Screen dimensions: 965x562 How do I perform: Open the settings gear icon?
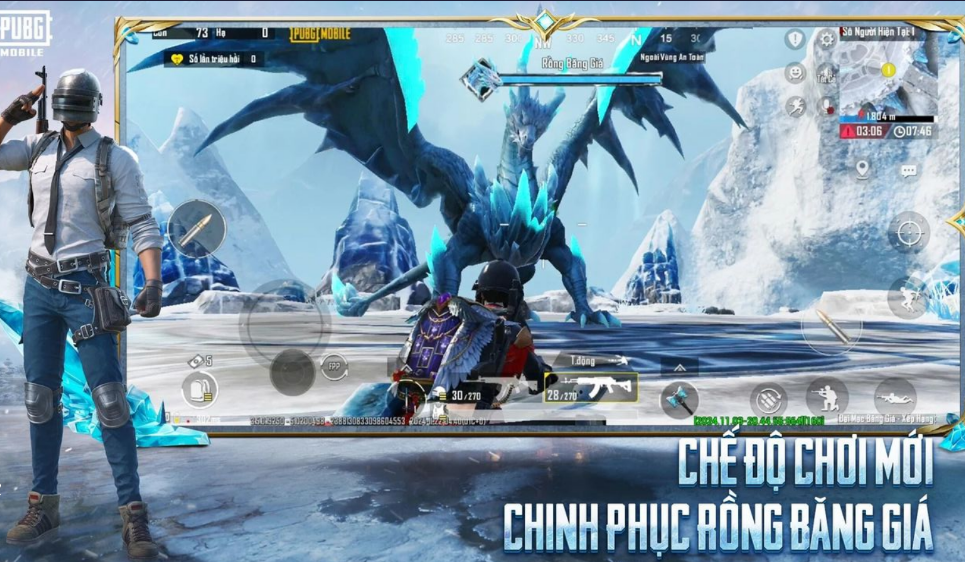827,40
